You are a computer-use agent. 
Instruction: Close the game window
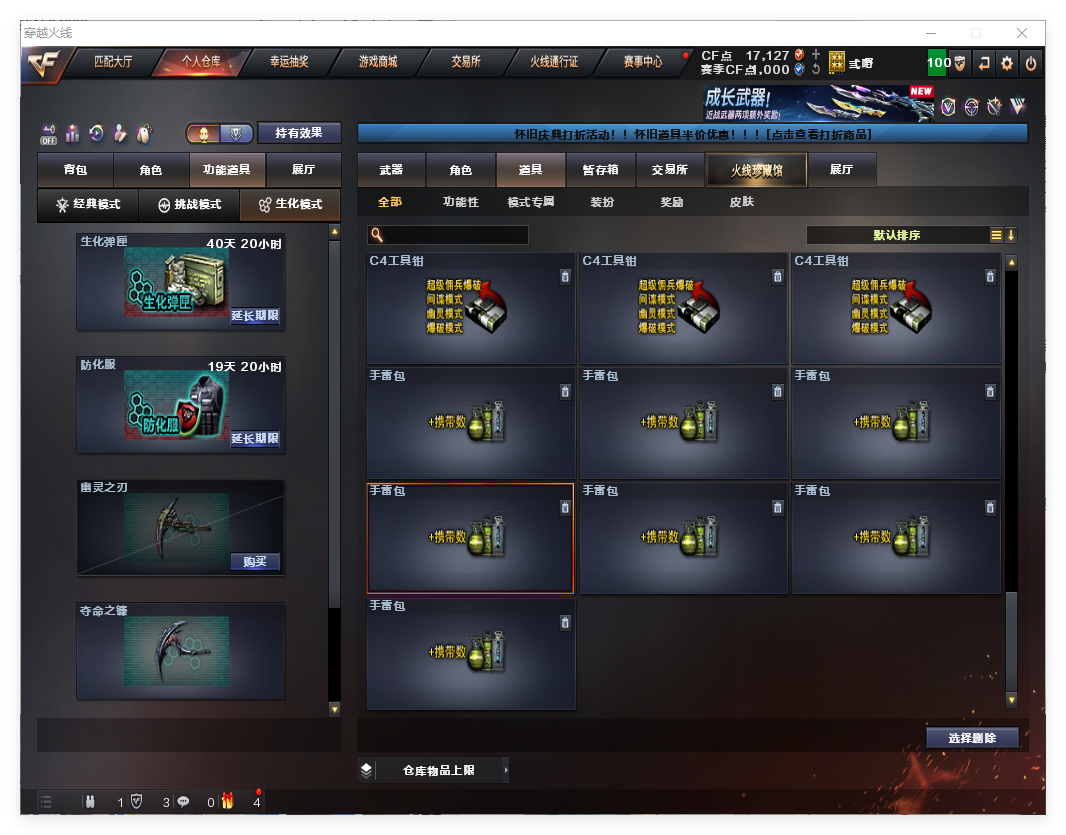[1022, 33]
